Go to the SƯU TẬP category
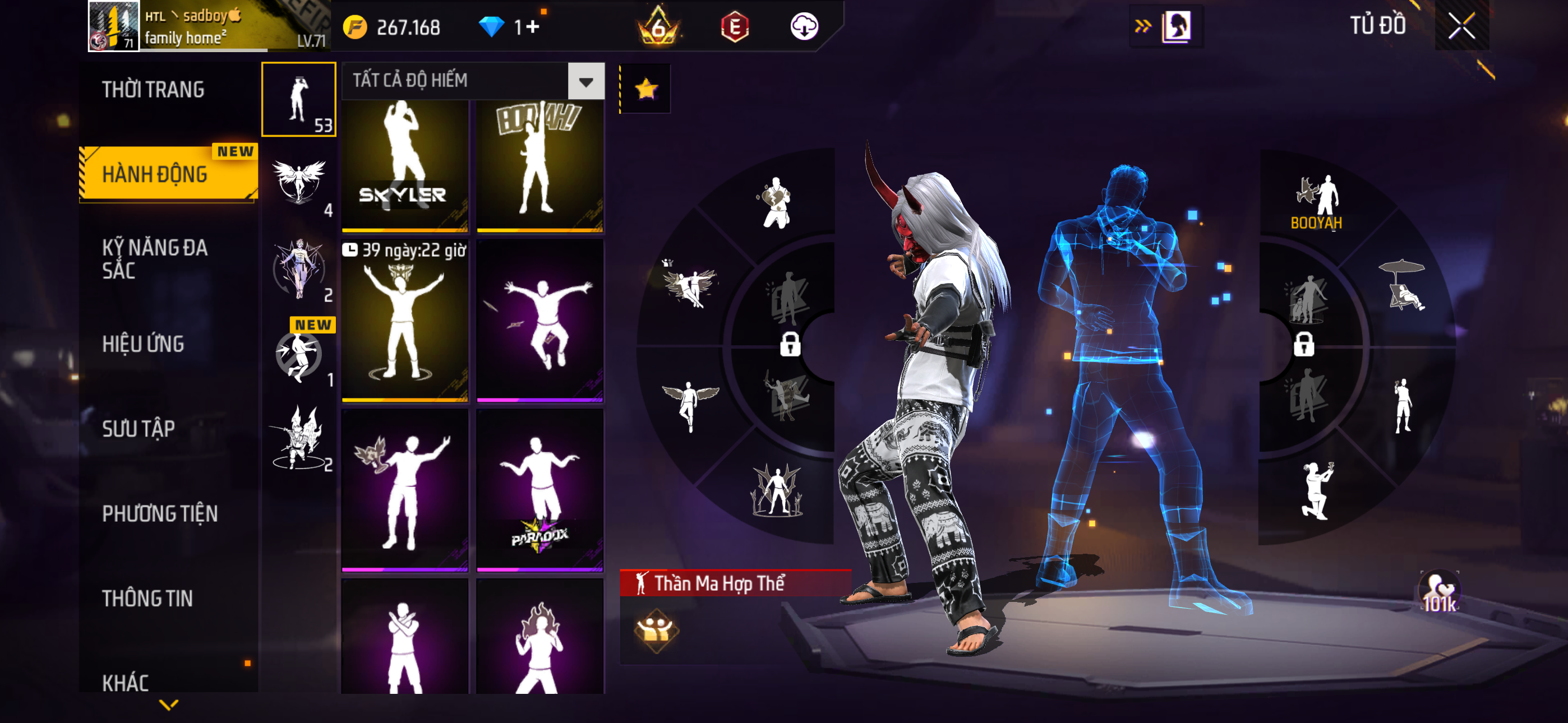Screen dimensions: 1568x723 [139, 428]
